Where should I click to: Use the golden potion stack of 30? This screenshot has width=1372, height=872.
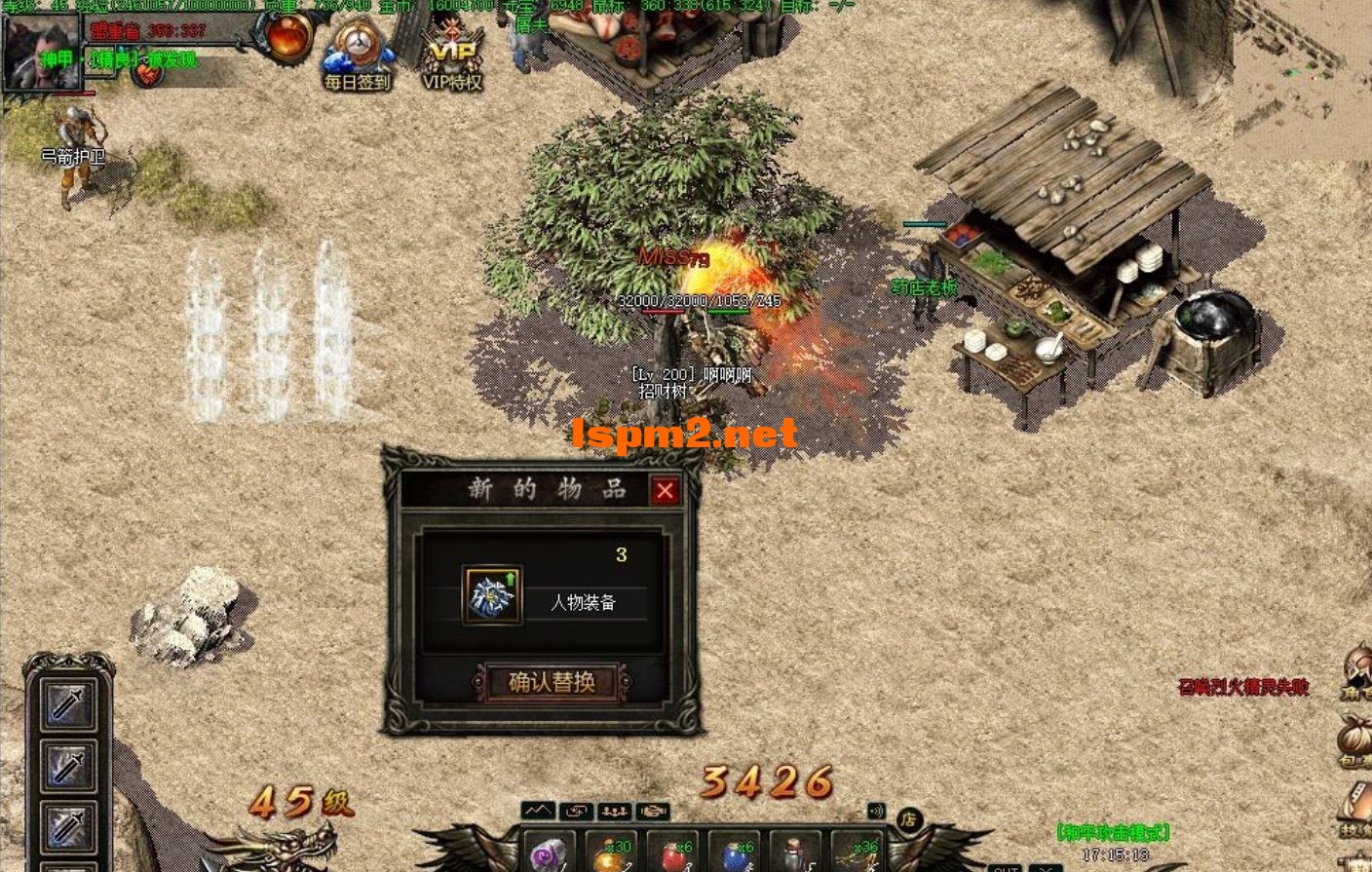tap(612, 854)
